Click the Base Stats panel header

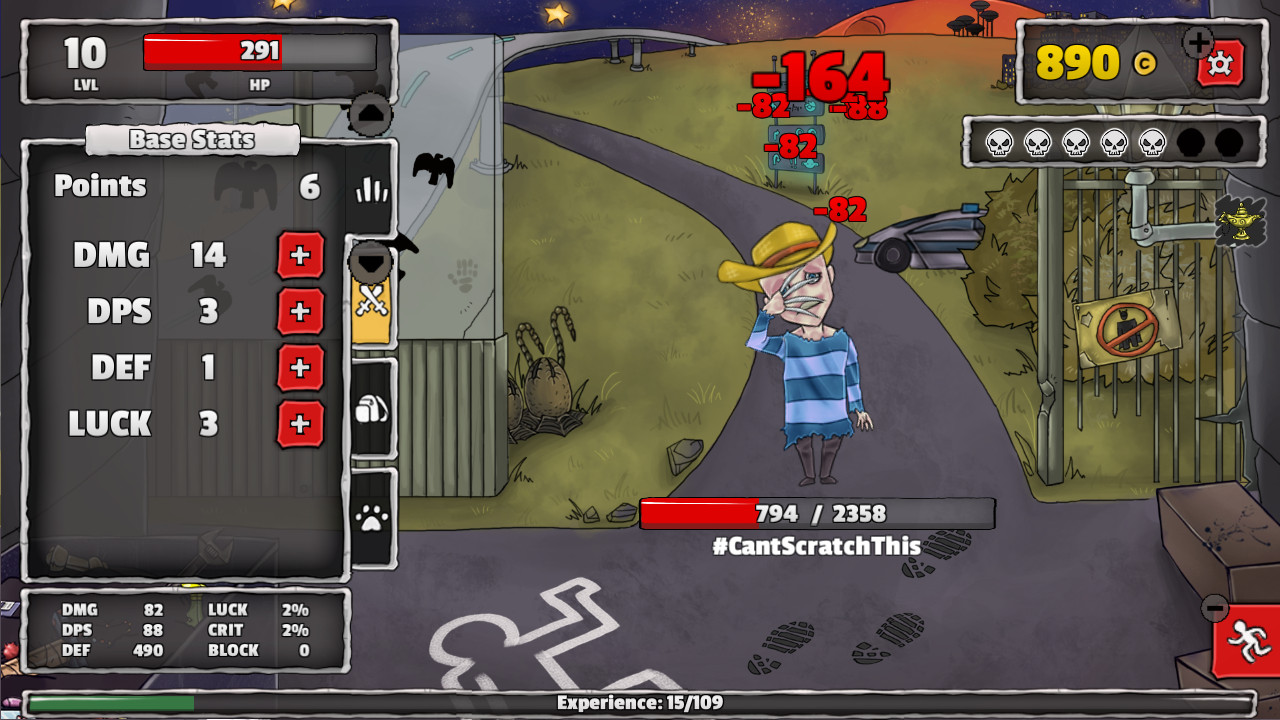tap(192, 140)
